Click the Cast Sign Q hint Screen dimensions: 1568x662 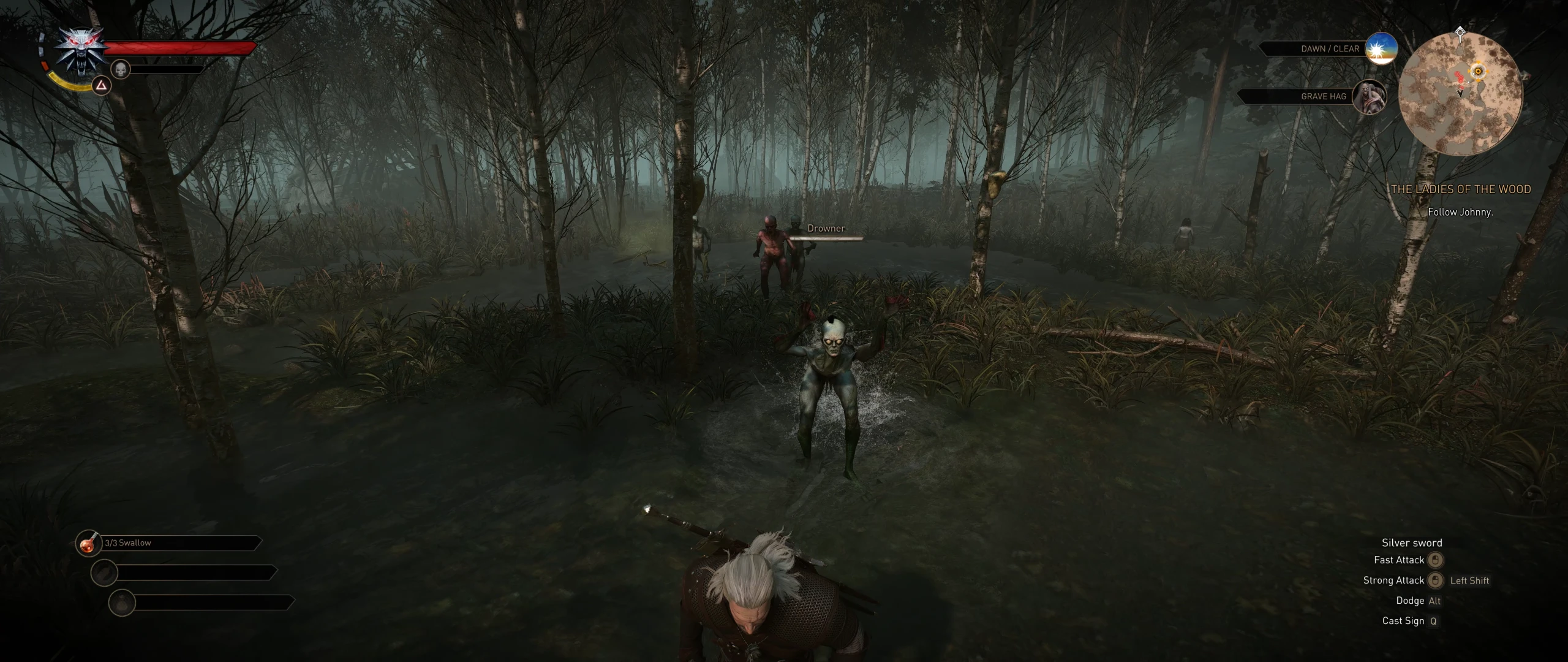tap(1409, 620)
